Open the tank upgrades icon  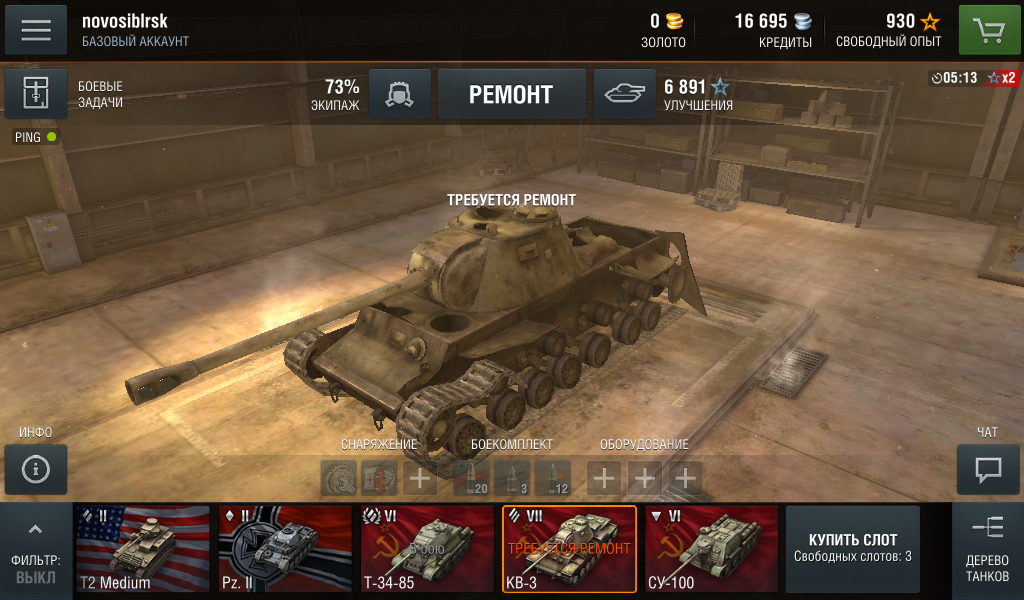click(x=625, y=94)
